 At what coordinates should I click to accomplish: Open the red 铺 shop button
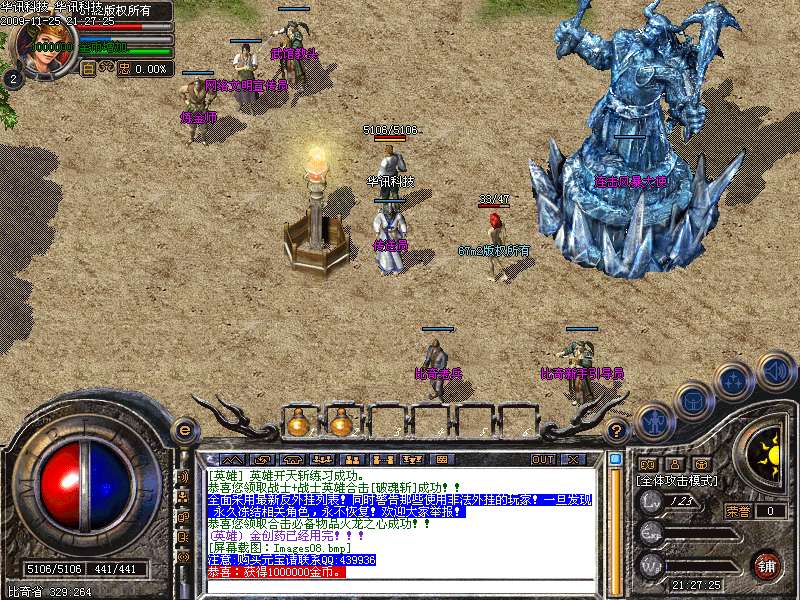point(766,566)
